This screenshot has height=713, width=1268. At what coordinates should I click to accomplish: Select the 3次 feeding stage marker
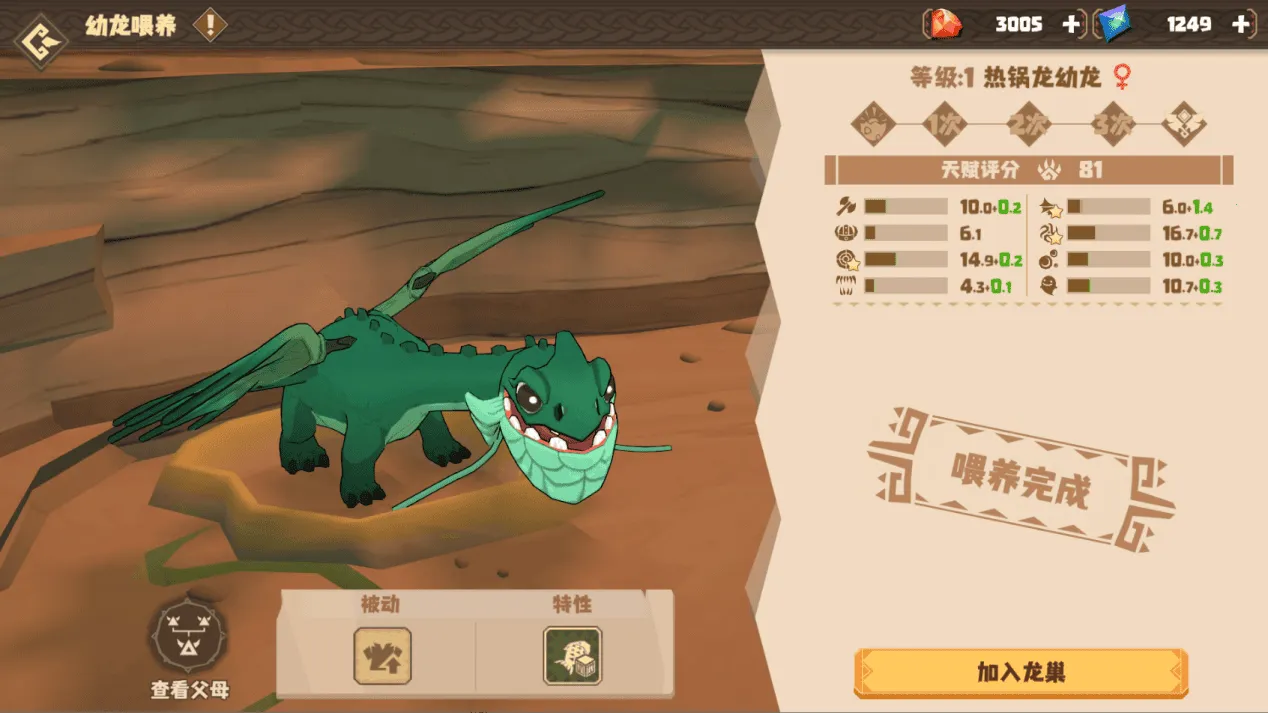tap(1112, 125)
